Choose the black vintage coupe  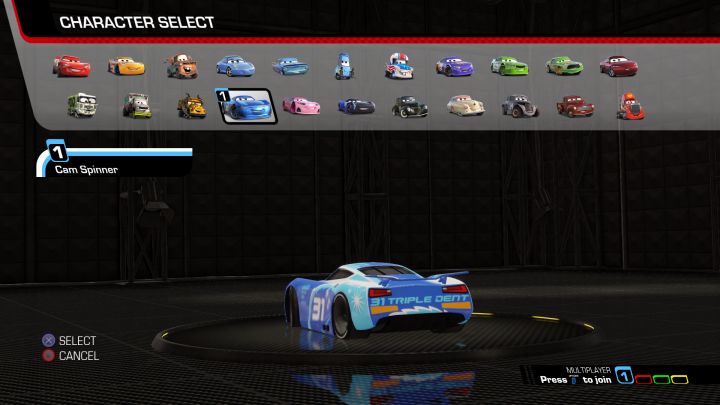tap(409, 105)
